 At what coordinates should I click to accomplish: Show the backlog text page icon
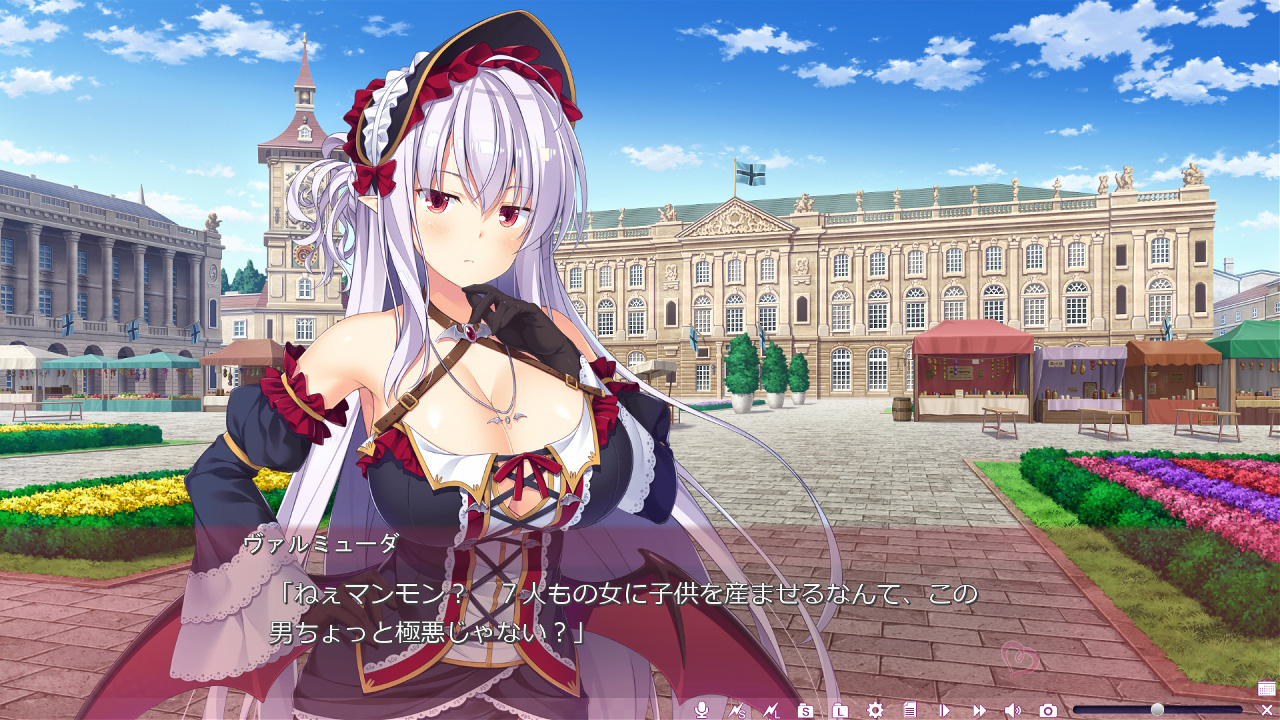909,710
